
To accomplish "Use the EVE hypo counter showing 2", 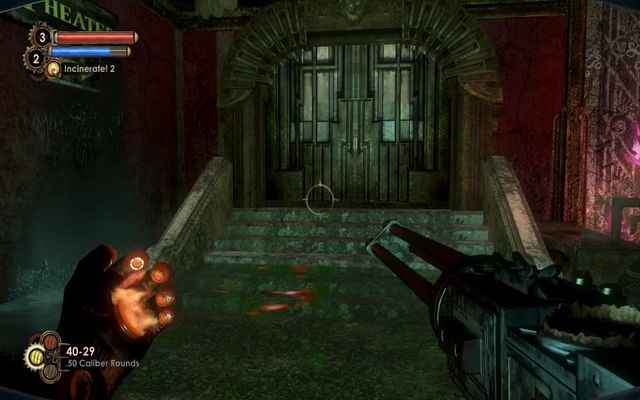I will click(x=36, y=59).
